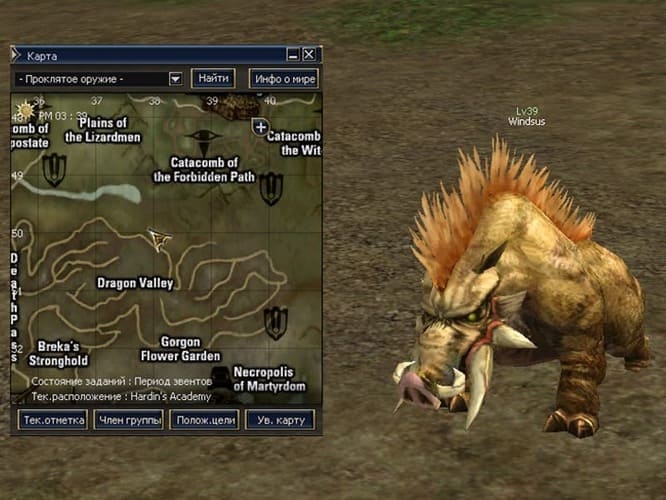666x500 pixels.
Task: Open the Инфо о мире panel
Action: [x=283, y=78]
